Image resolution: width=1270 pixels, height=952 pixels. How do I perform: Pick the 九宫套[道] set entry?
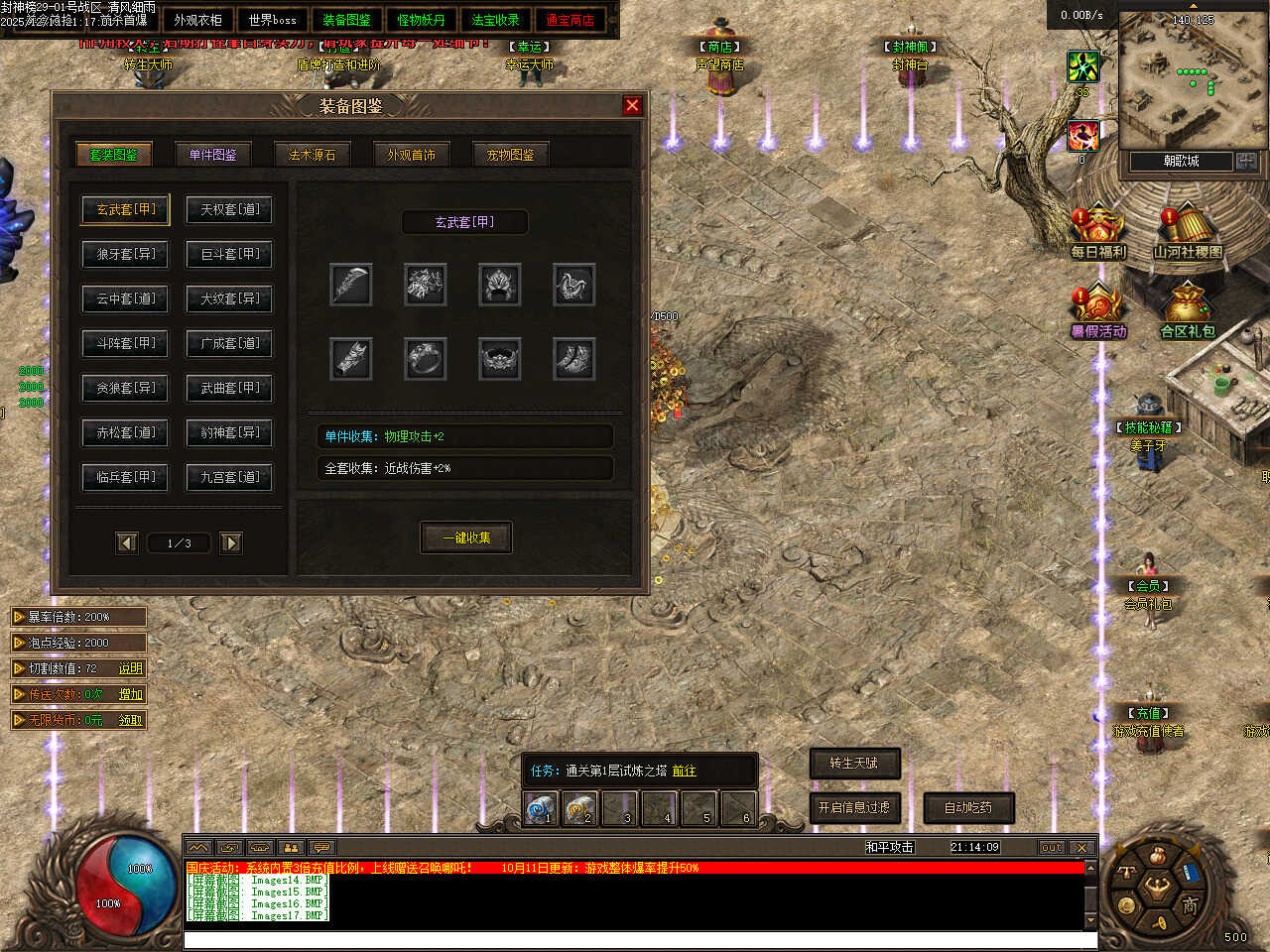pos(229,477)
